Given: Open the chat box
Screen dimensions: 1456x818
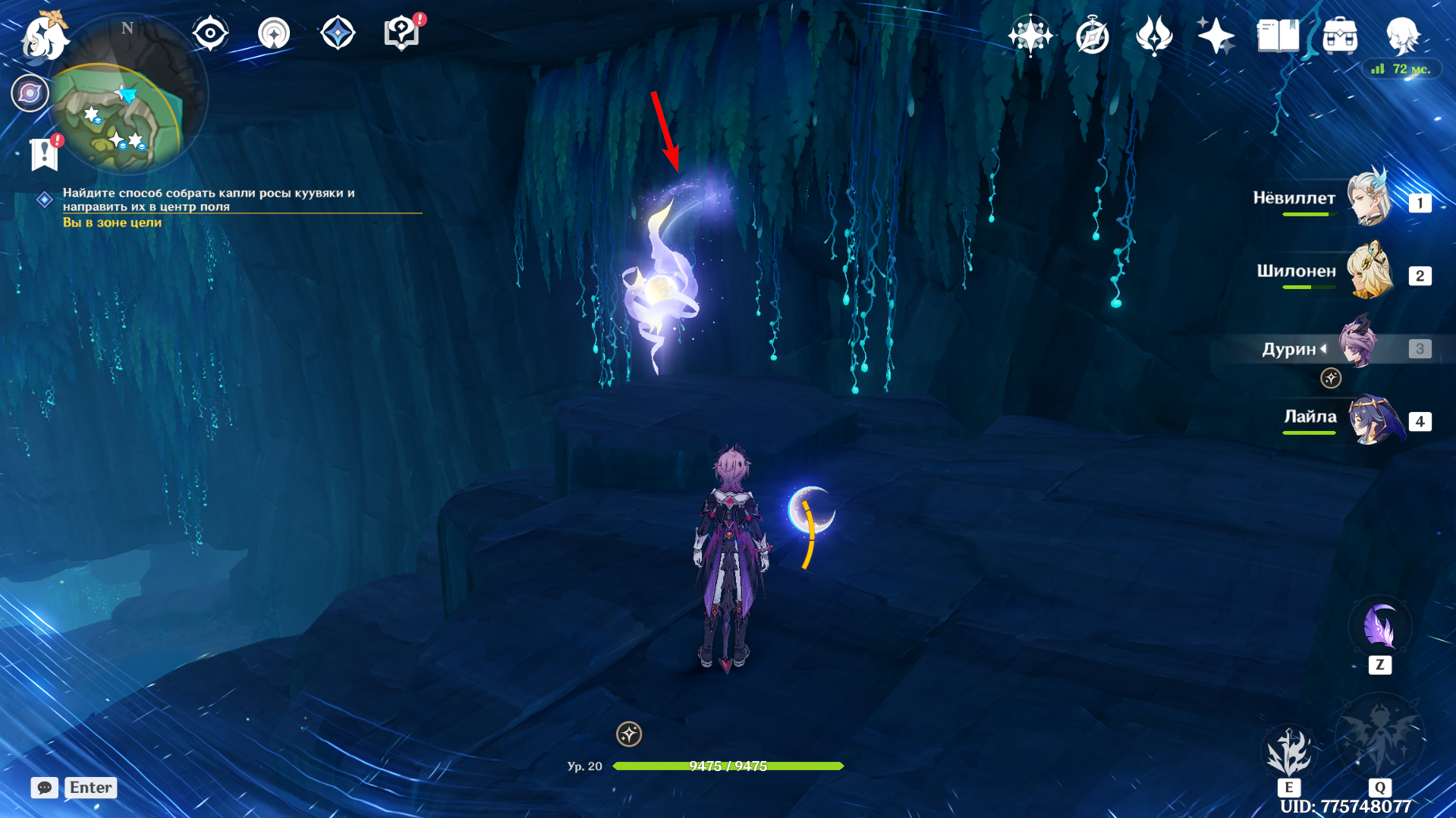Looking at the screenshot, I should click(x=45, y=788).
